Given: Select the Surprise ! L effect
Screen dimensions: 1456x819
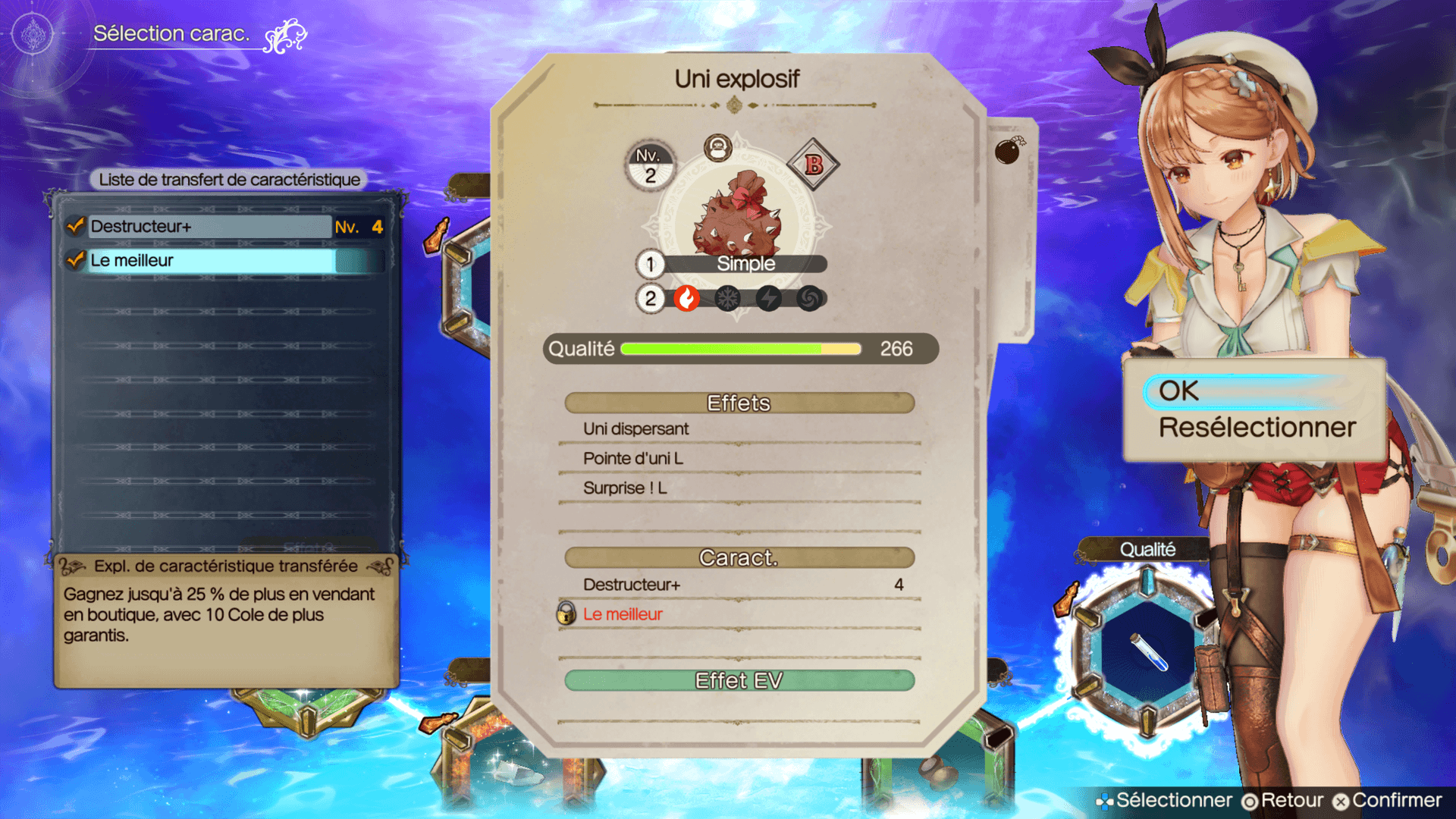Looking at the screenshot, I should coord(739,488).
